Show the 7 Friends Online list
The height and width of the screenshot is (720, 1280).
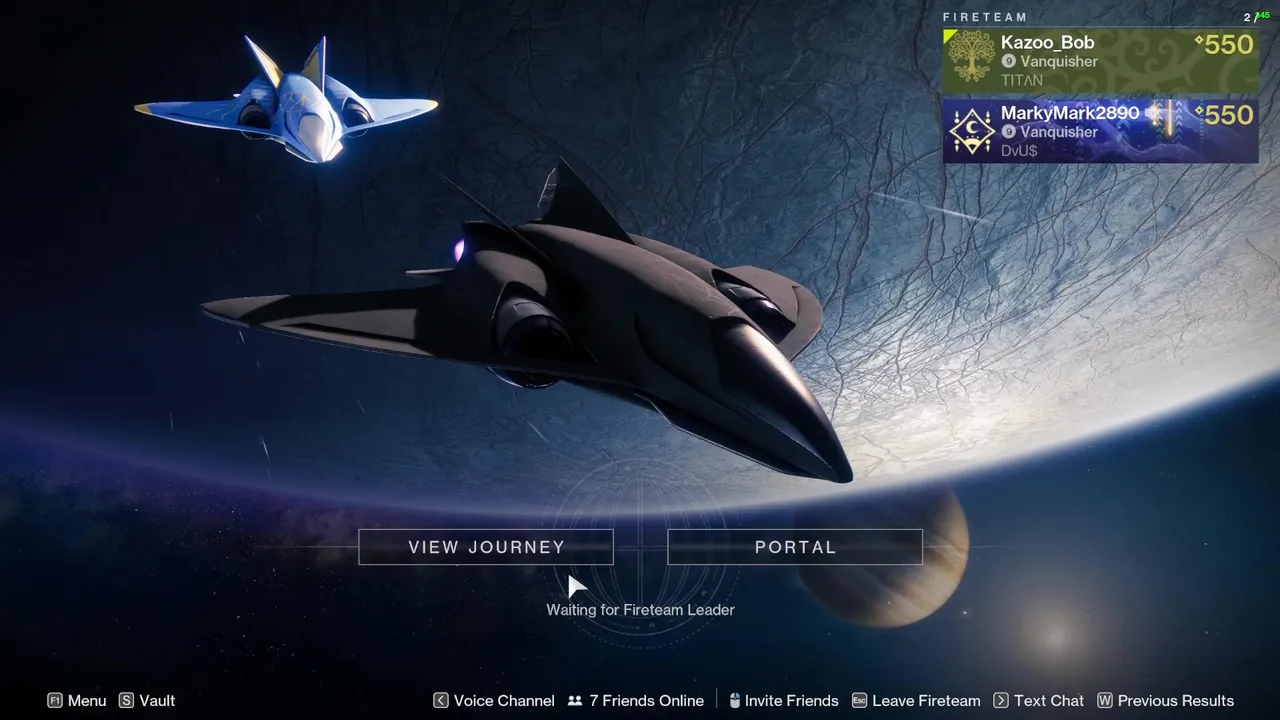(636, 701)
